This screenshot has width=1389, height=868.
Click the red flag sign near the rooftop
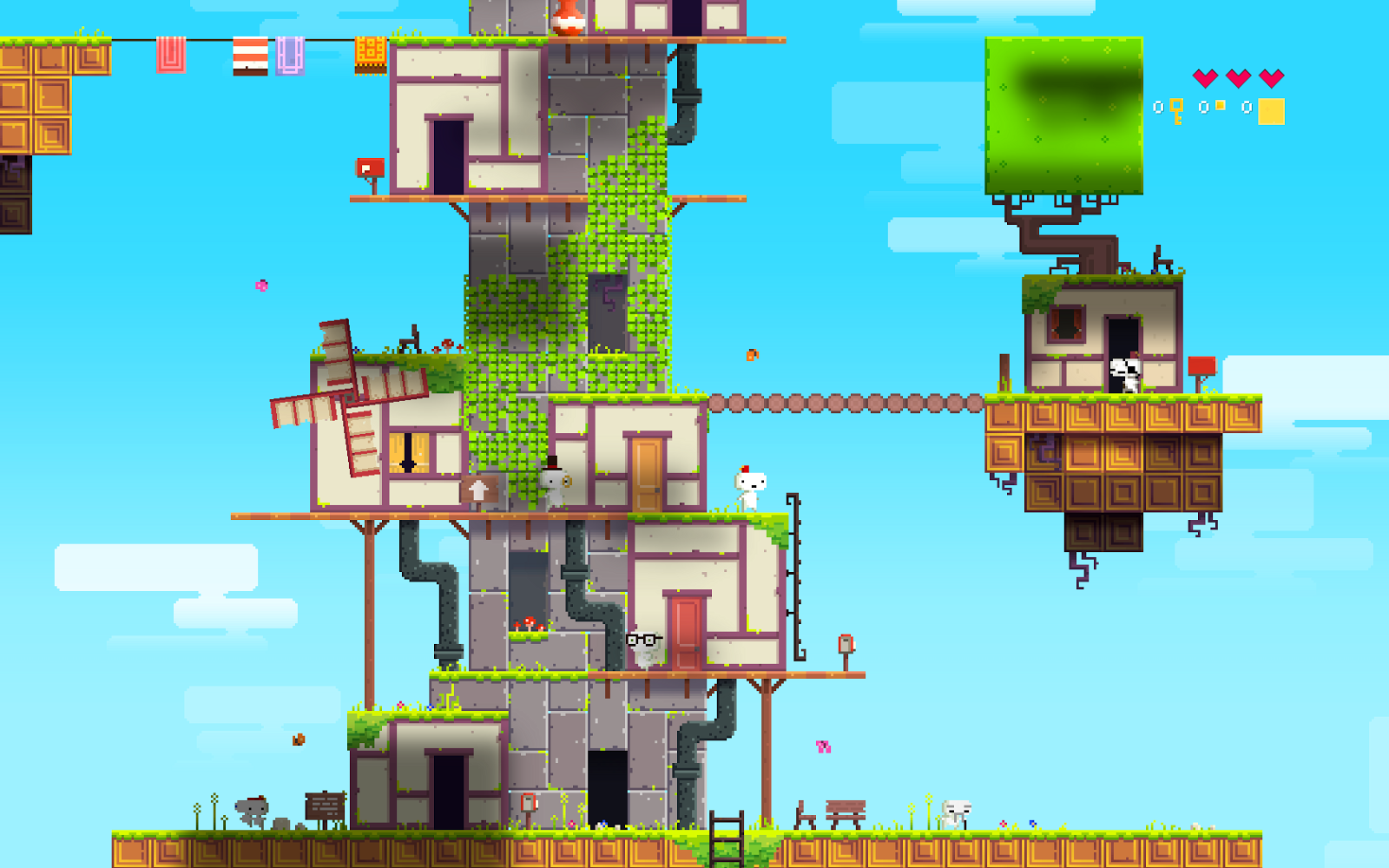[372, 165]
